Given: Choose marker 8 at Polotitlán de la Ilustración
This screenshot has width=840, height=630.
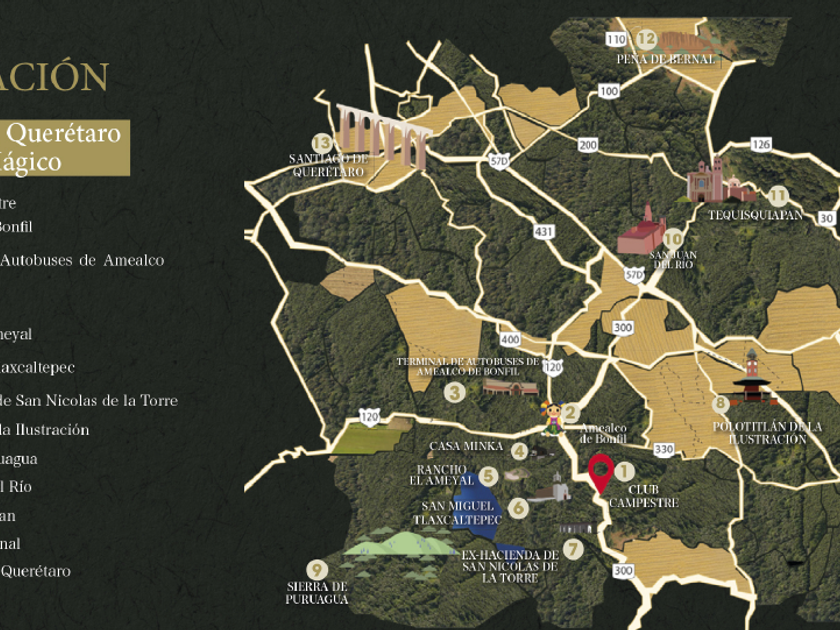Looking at the screenshot, I should coord(721,405).
